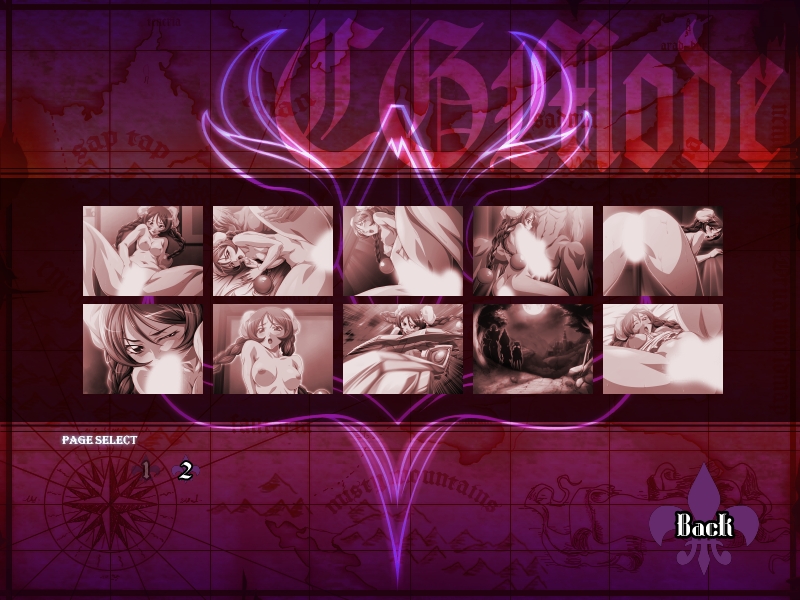This screenshot has width=800, height=600.
Task: Open the moonlit forest thumbnail
Action: pyautogui.click(x=532, y=349)
